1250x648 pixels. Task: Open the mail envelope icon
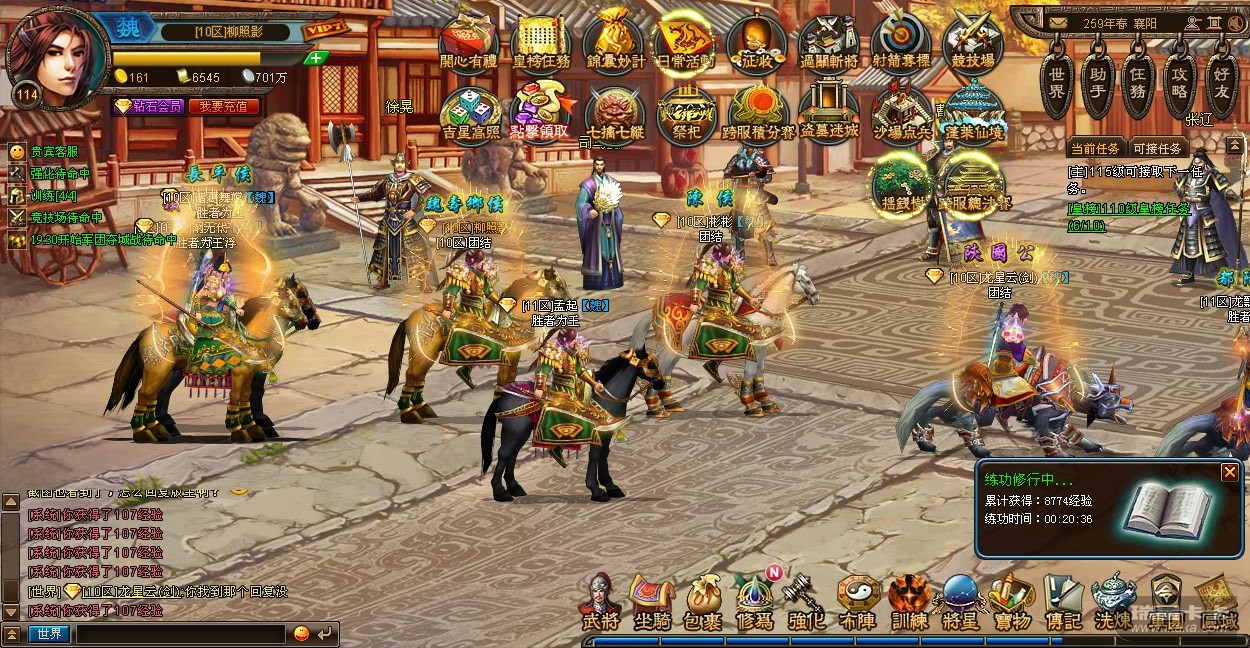point(1059,22)
